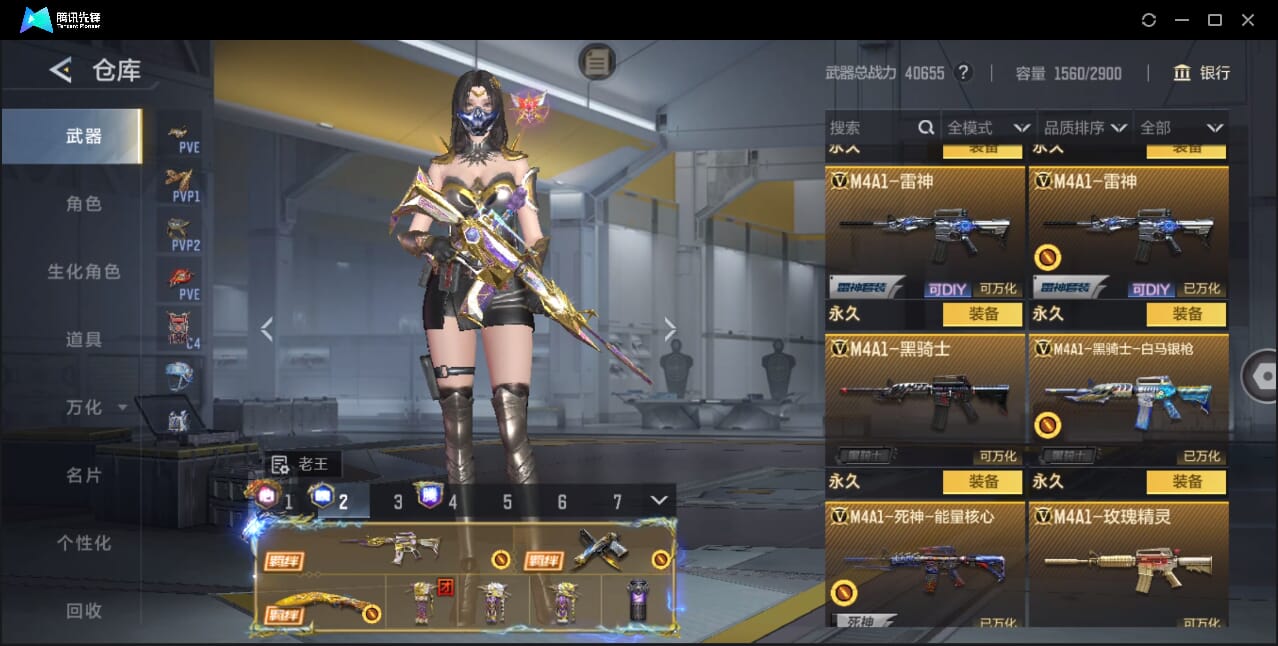Viewport: 1278px width, 646px height.
Task: Open the 全模式 mode dropdown
Action: coord(988,128)
